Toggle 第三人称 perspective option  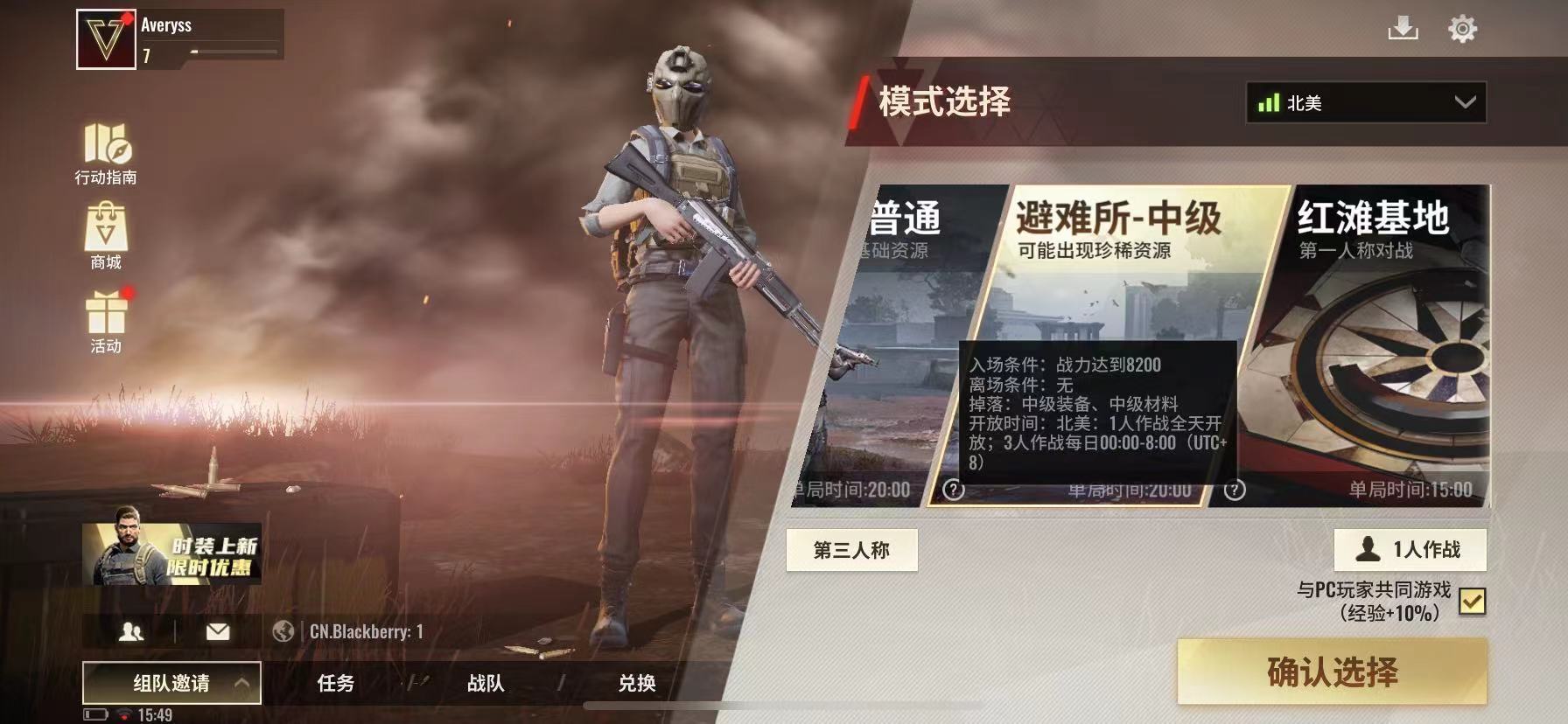(x=850, y=550)
